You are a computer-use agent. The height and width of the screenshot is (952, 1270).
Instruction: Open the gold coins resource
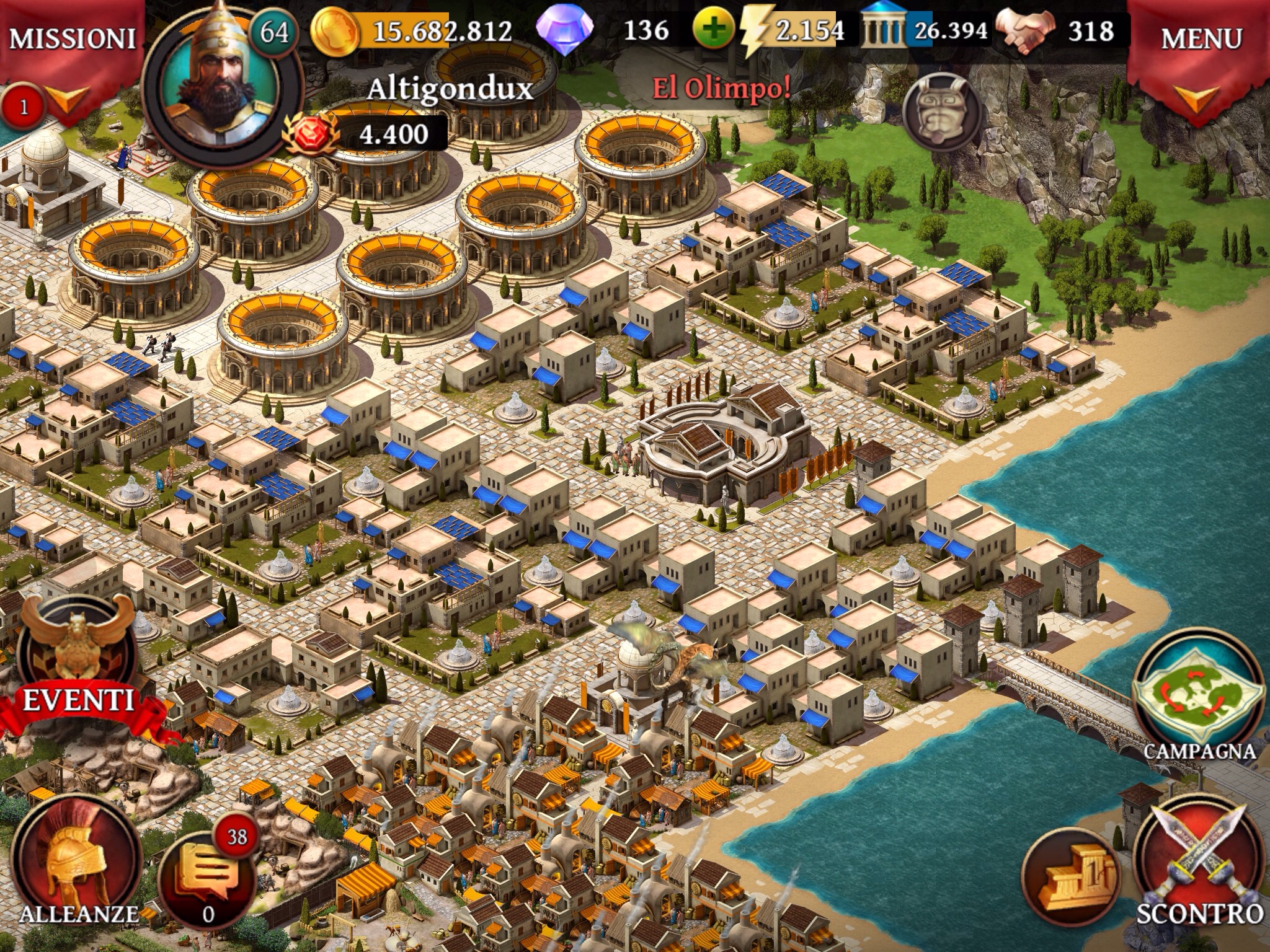(x=335, y=31)
